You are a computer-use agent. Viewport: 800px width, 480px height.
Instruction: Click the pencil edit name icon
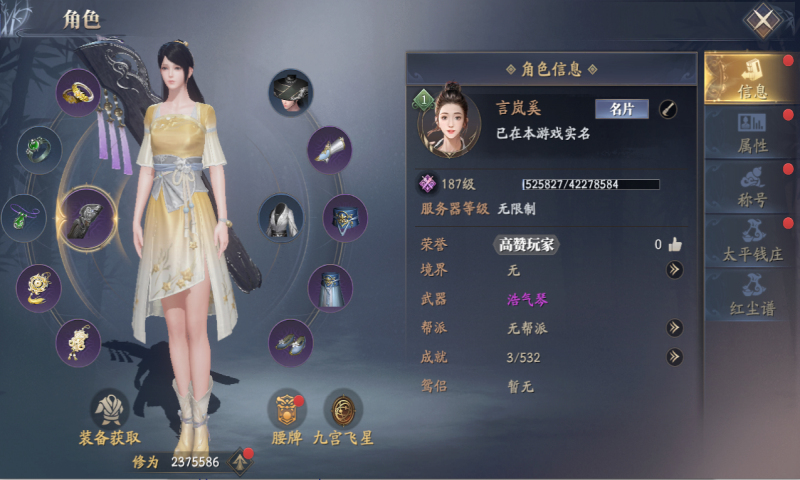tap(667, 109)
